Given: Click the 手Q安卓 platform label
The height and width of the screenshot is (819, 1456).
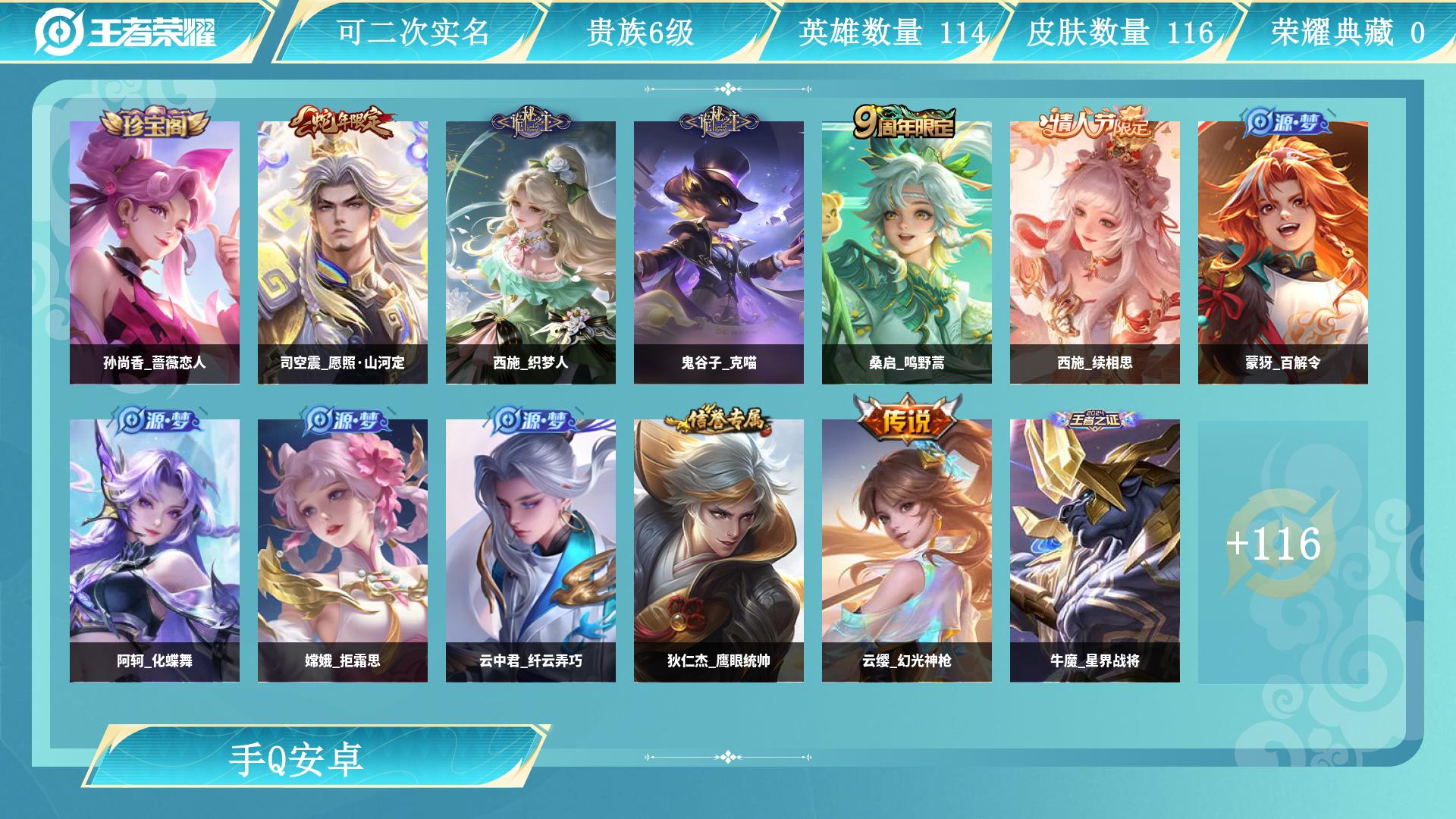Looking at the screenshot, I should click(297, 758).
